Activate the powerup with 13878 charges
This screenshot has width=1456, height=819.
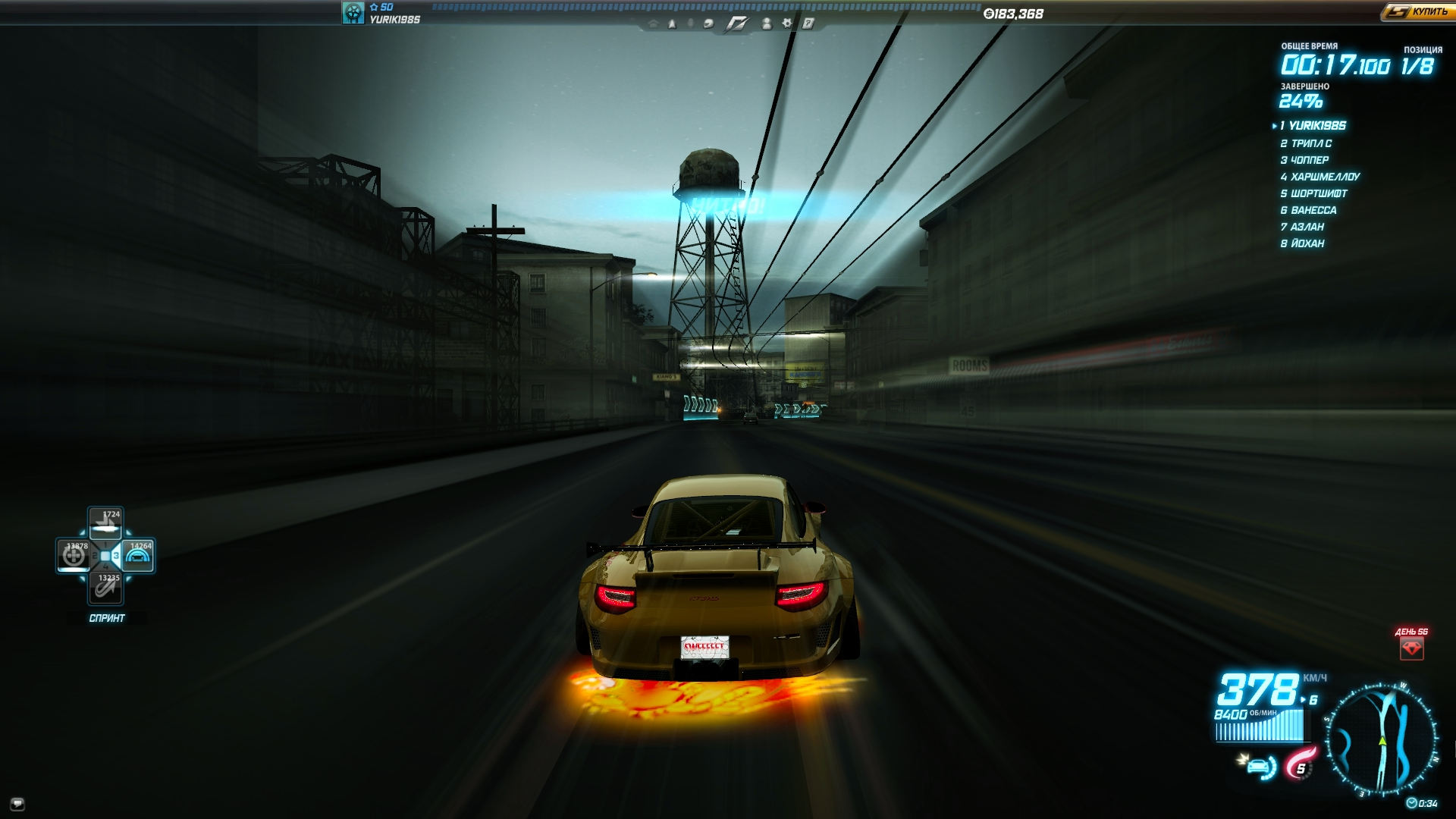click(x=74, y=556)
